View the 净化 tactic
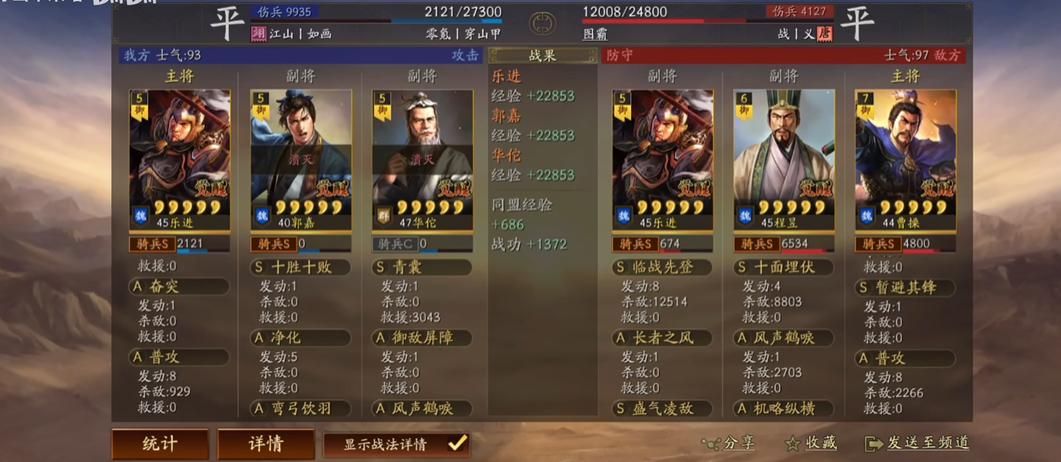Image resolution: width=1061 pixels, height=462 pixels. click(300, 338)
